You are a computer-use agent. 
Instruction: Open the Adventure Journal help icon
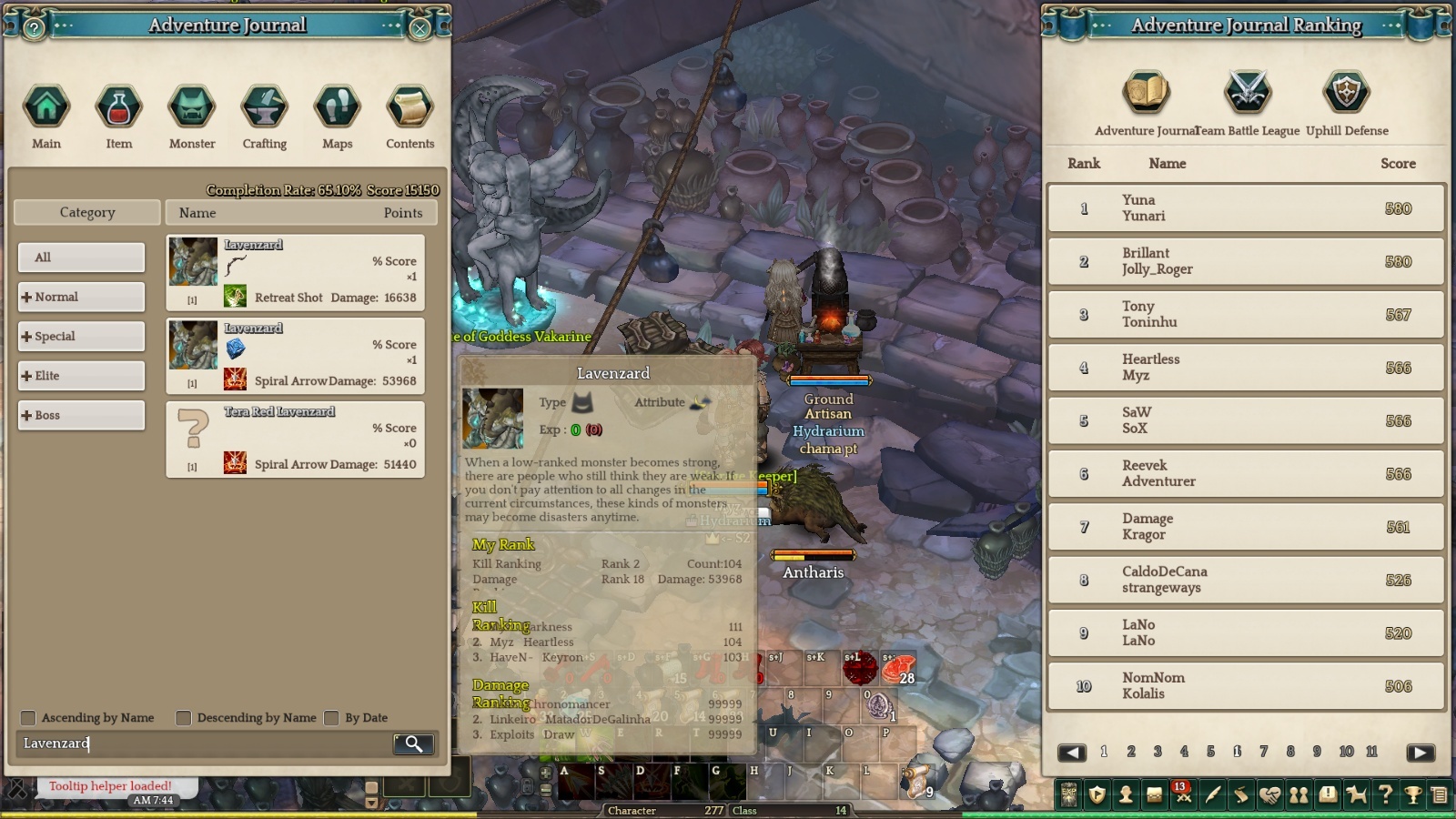tap(34, 28)
